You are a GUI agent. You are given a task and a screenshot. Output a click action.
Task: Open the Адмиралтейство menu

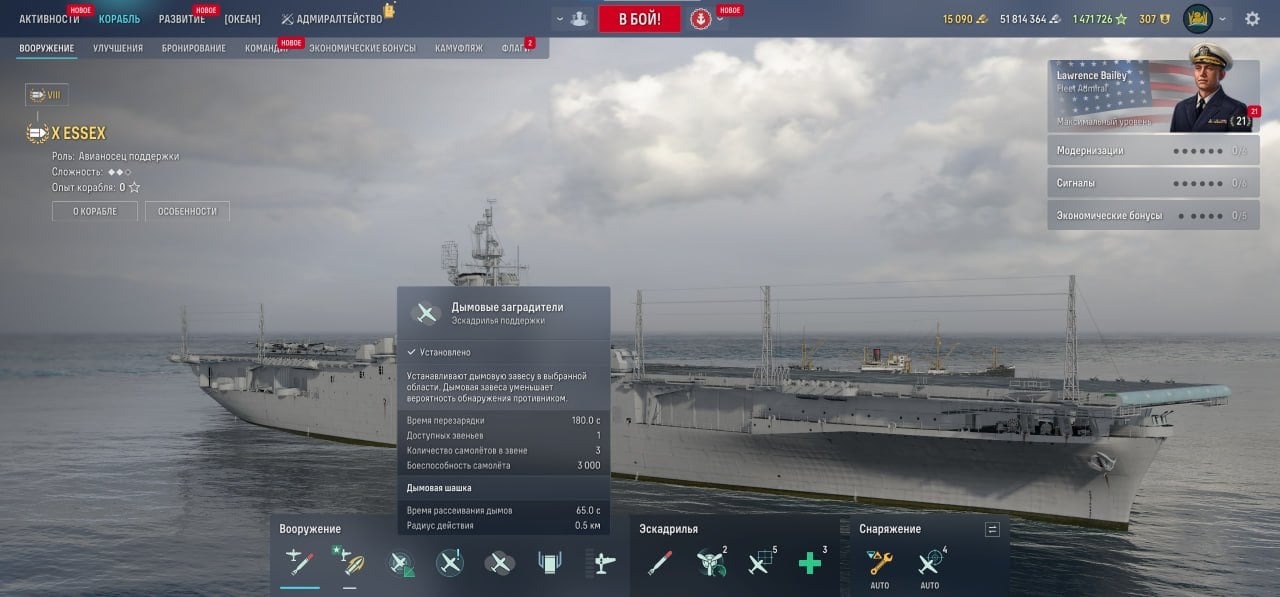pyautogui.click(x=331, y=19)
